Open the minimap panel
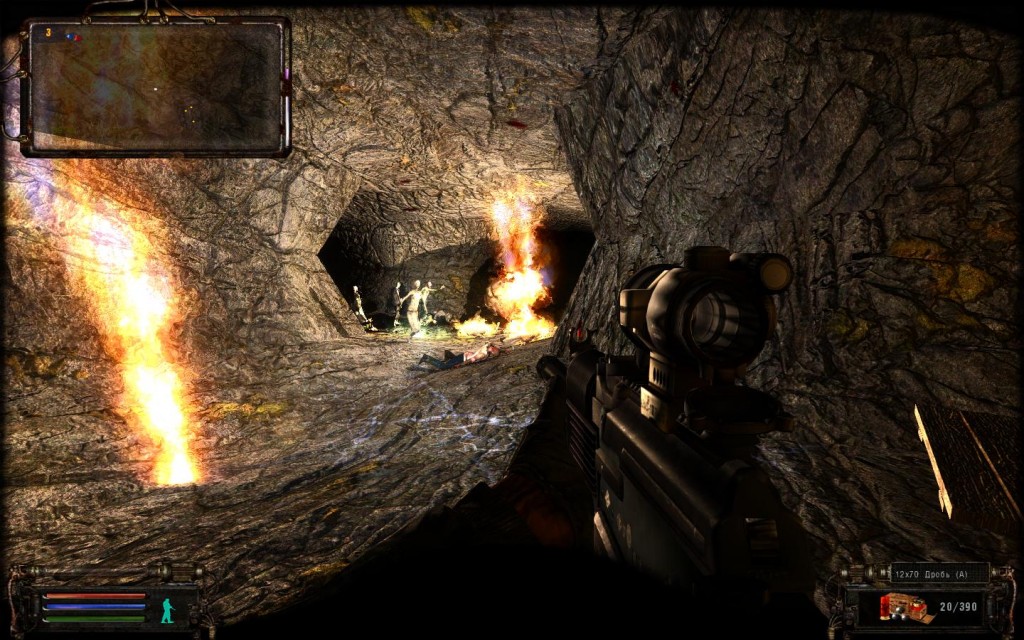This screenshot has width=1024, height=640. tap(155, 86)
